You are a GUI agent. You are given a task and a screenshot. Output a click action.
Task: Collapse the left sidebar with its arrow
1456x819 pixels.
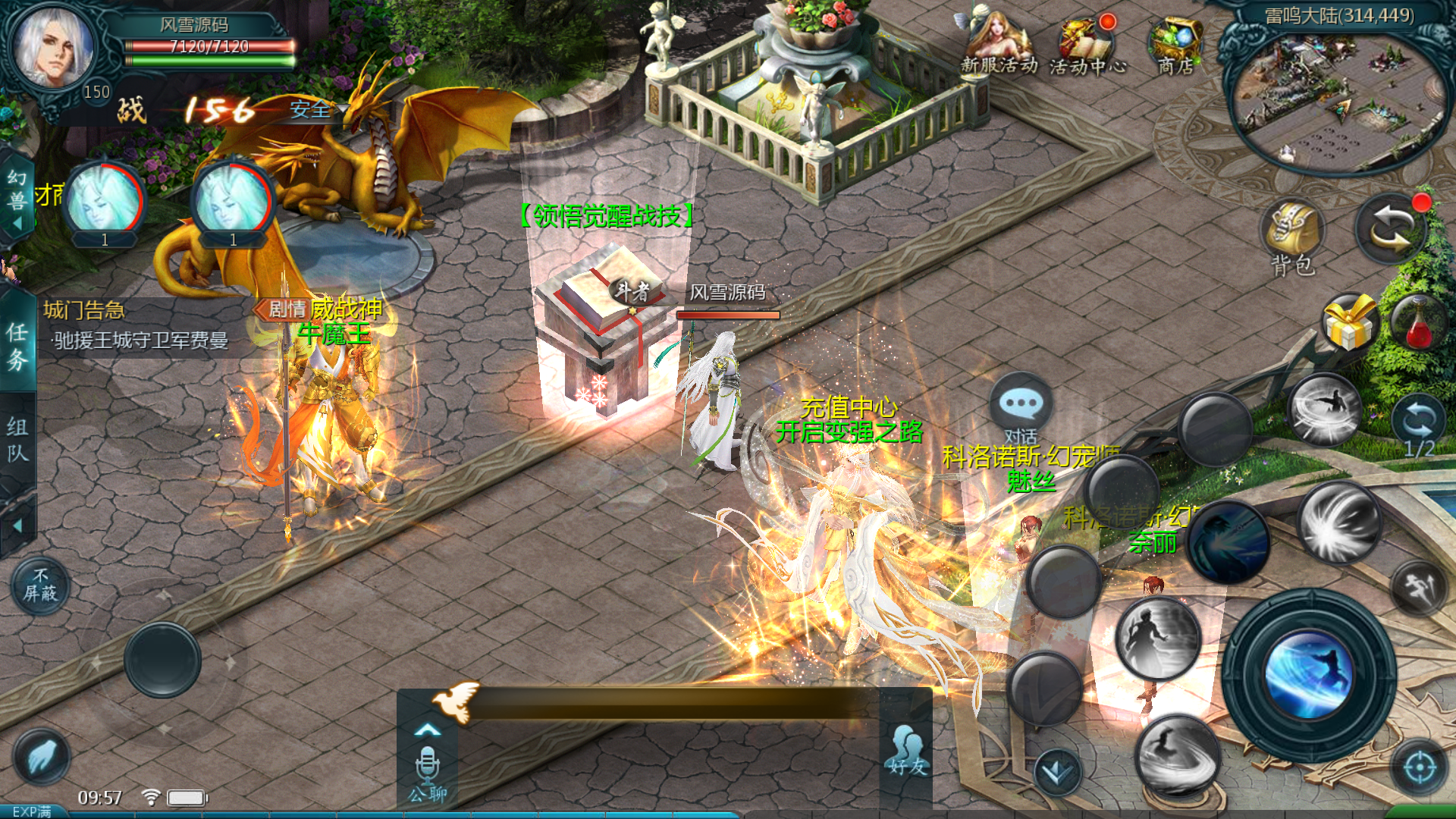coord(17,526)
